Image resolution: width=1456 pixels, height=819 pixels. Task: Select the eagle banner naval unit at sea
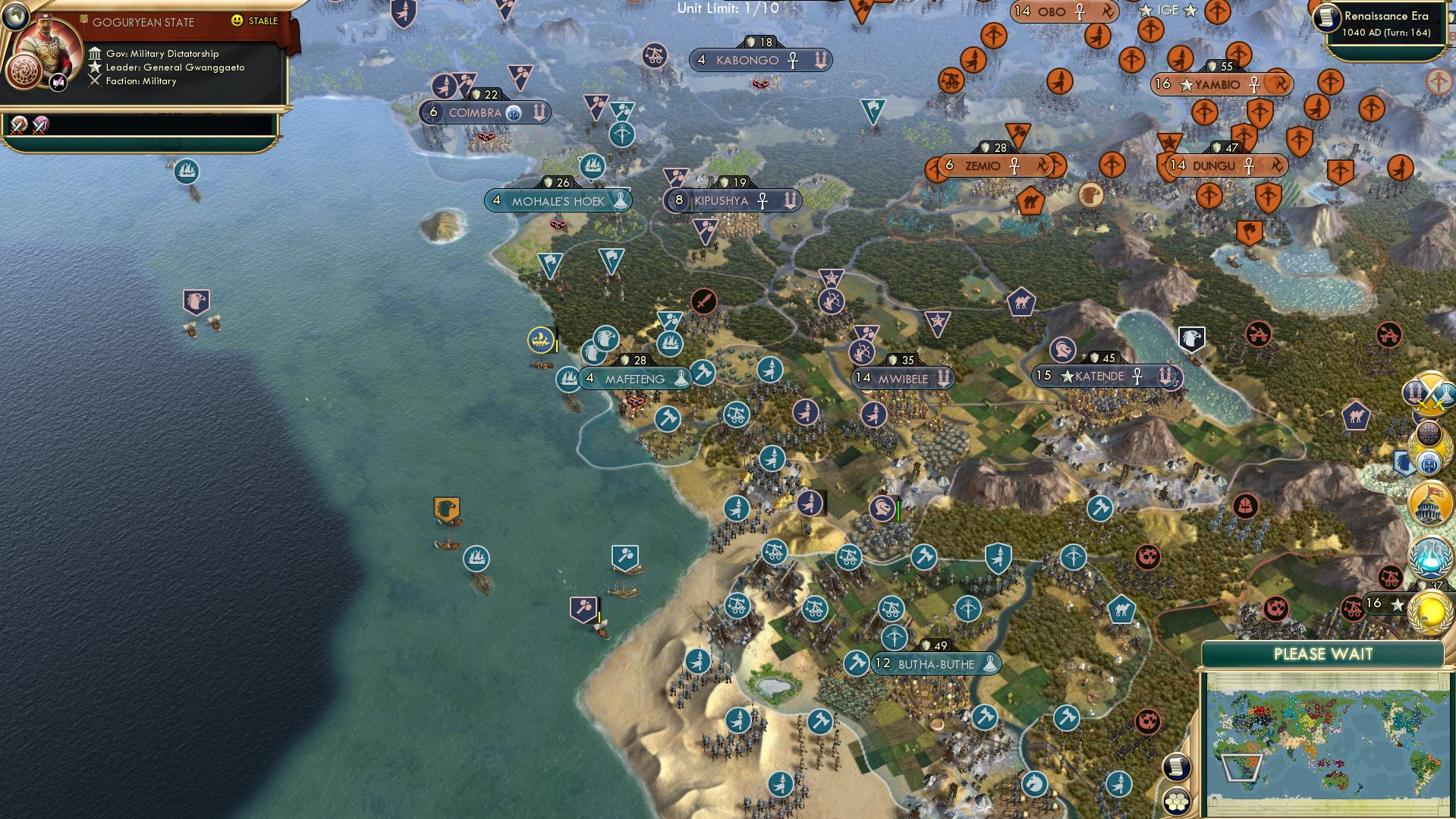[x=196, y=302]
